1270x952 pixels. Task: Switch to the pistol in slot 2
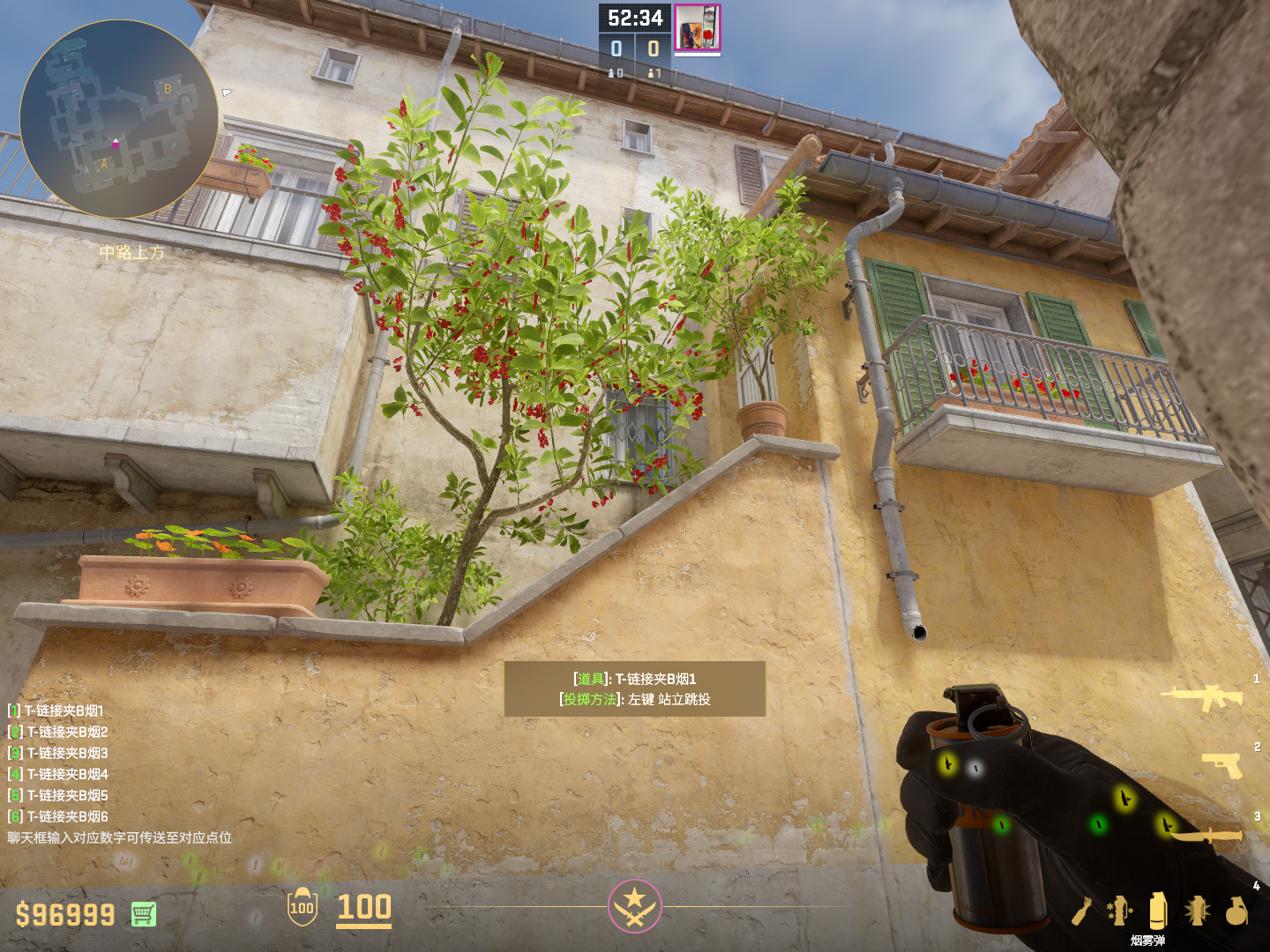click(1222, 765)
